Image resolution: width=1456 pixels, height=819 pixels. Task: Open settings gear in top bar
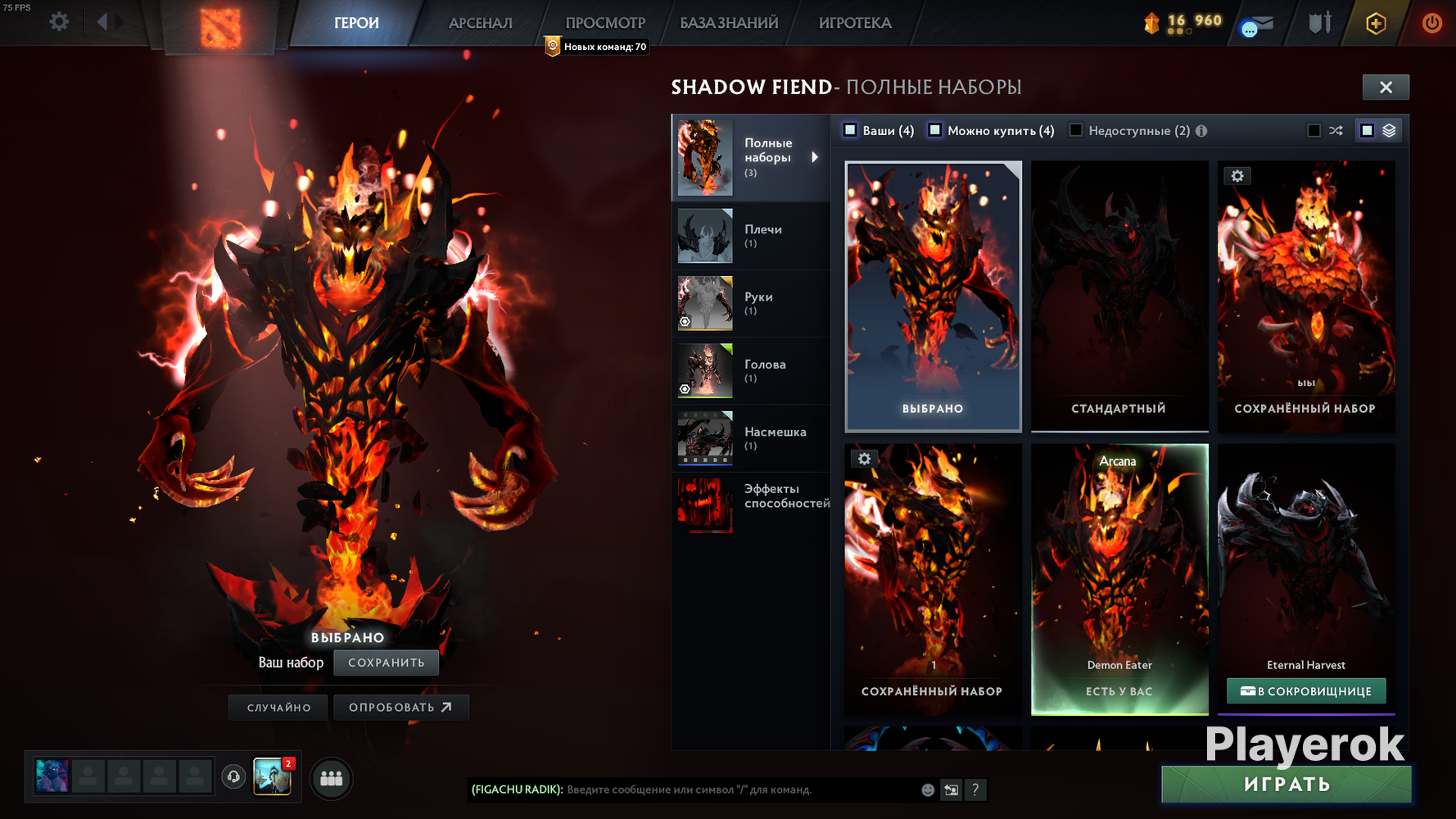tap(59, 21)
